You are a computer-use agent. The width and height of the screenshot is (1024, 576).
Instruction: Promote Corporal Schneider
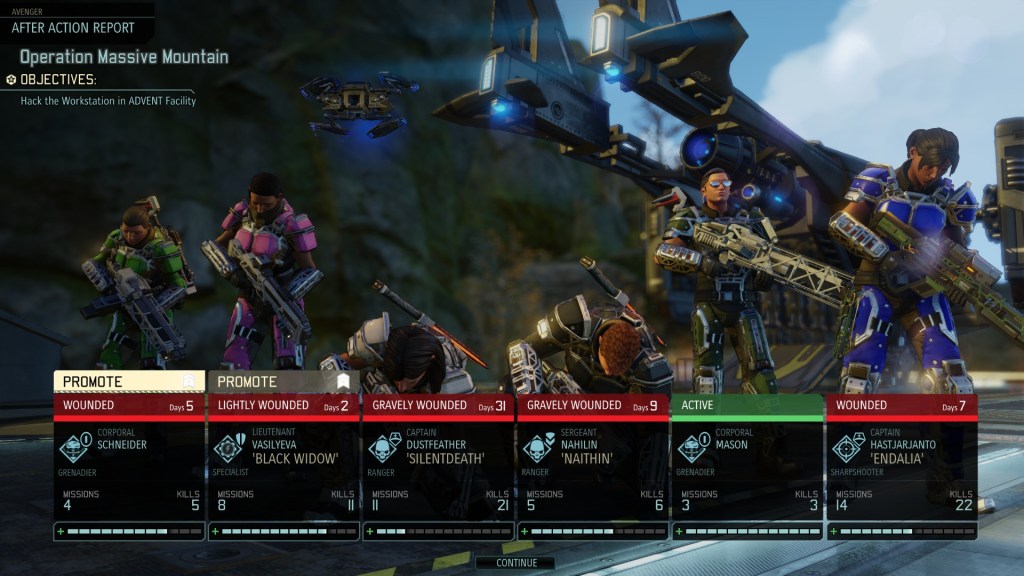[129, 381]
